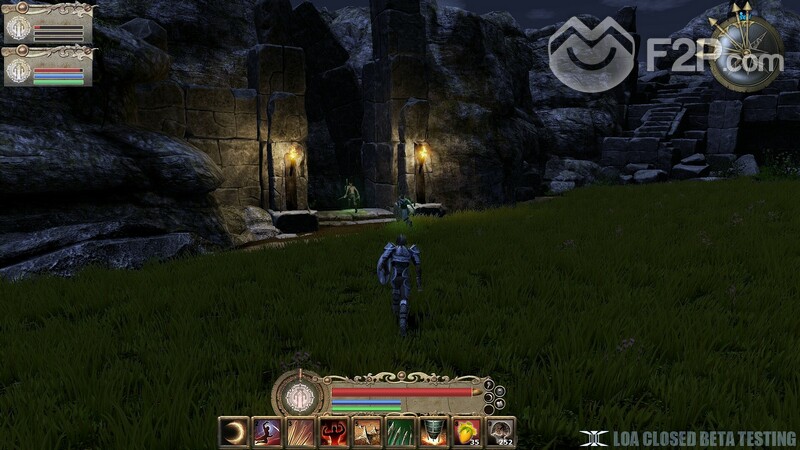Screen dimensions: 800x450
Task: Click the player emblem medallion above hotbar
Action: (x=298, y=395)
